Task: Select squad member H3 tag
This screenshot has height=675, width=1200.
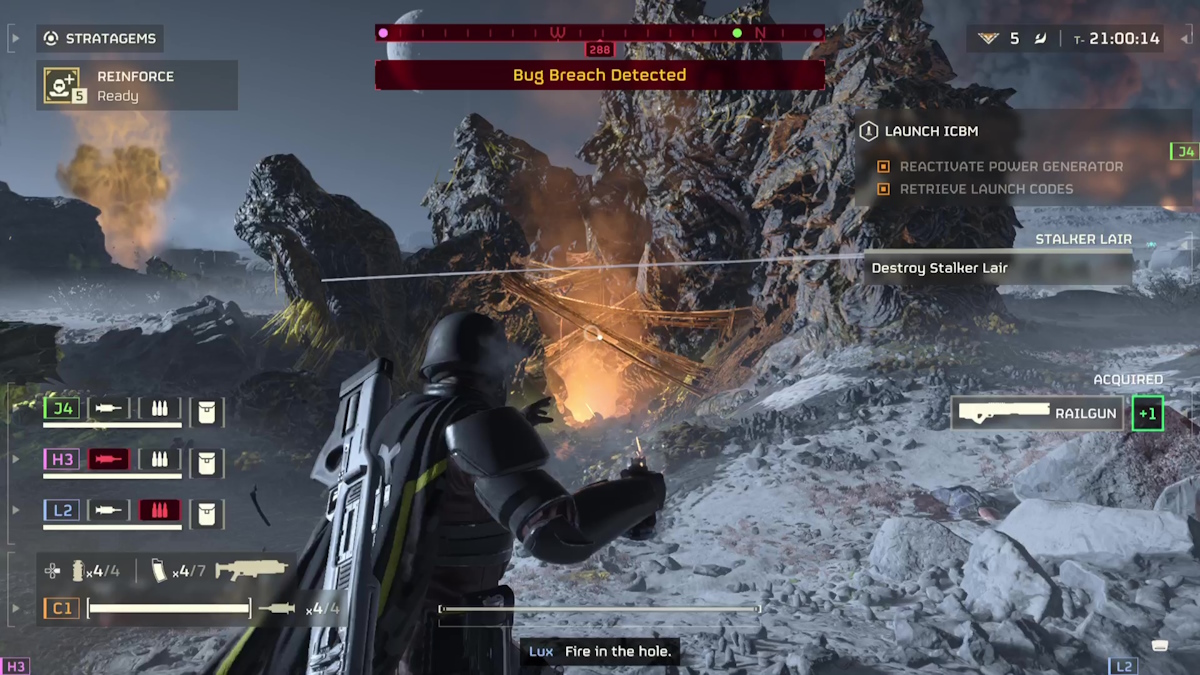Action: click(62, 459)
